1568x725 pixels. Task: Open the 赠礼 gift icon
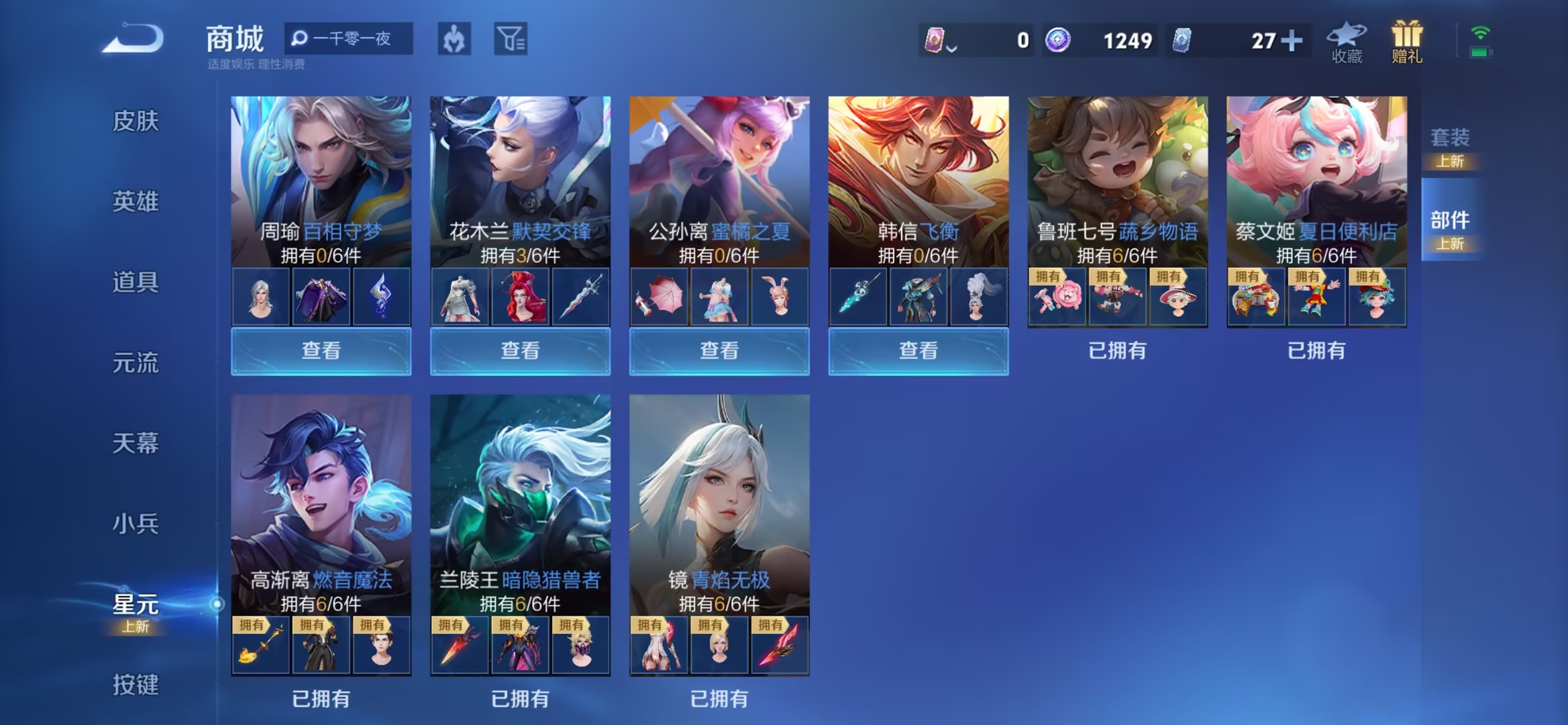(x=1406, y=39)
